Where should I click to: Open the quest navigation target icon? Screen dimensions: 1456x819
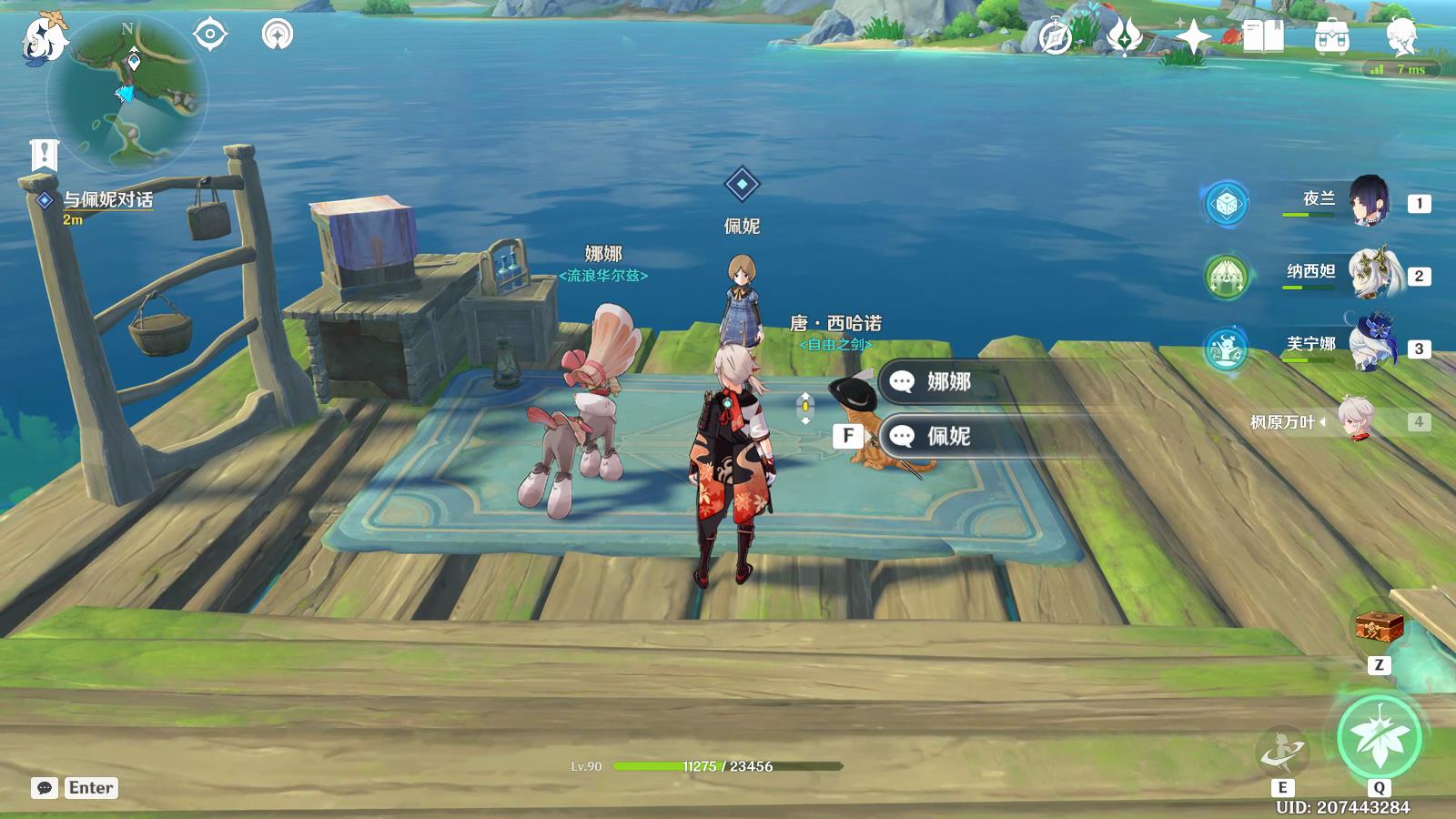point(210,35)
